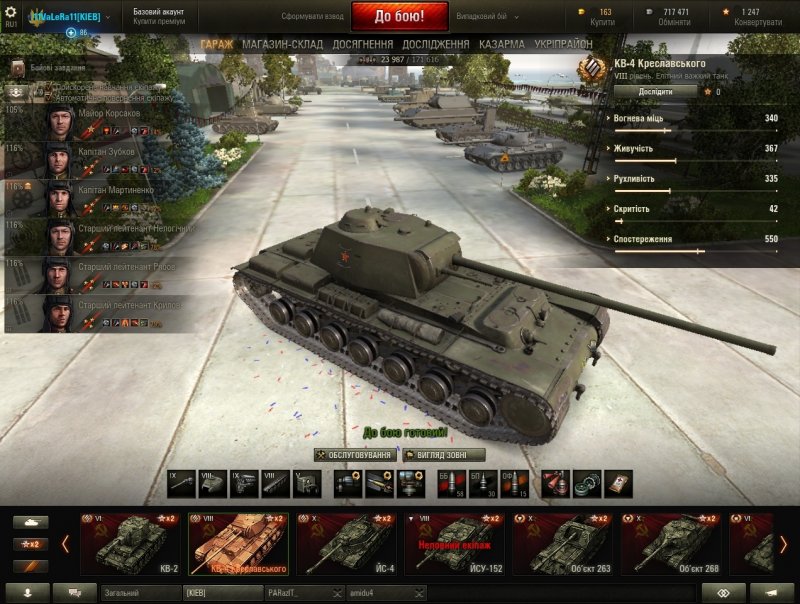Click the red До бою! battle button
Viewport: 800px width, 604px height.
(x=399, y=17)
